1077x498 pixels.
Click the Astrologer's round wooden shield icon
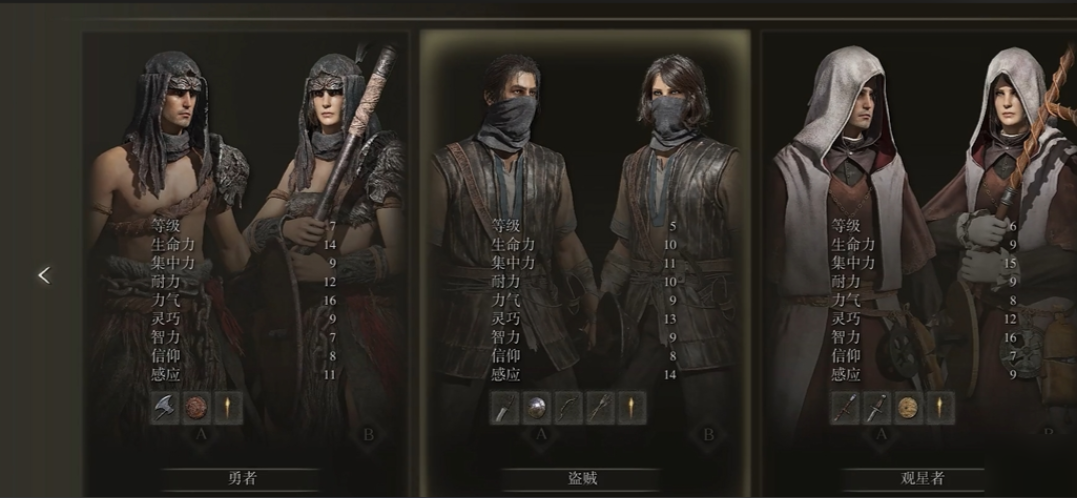[x=909, y=407]
